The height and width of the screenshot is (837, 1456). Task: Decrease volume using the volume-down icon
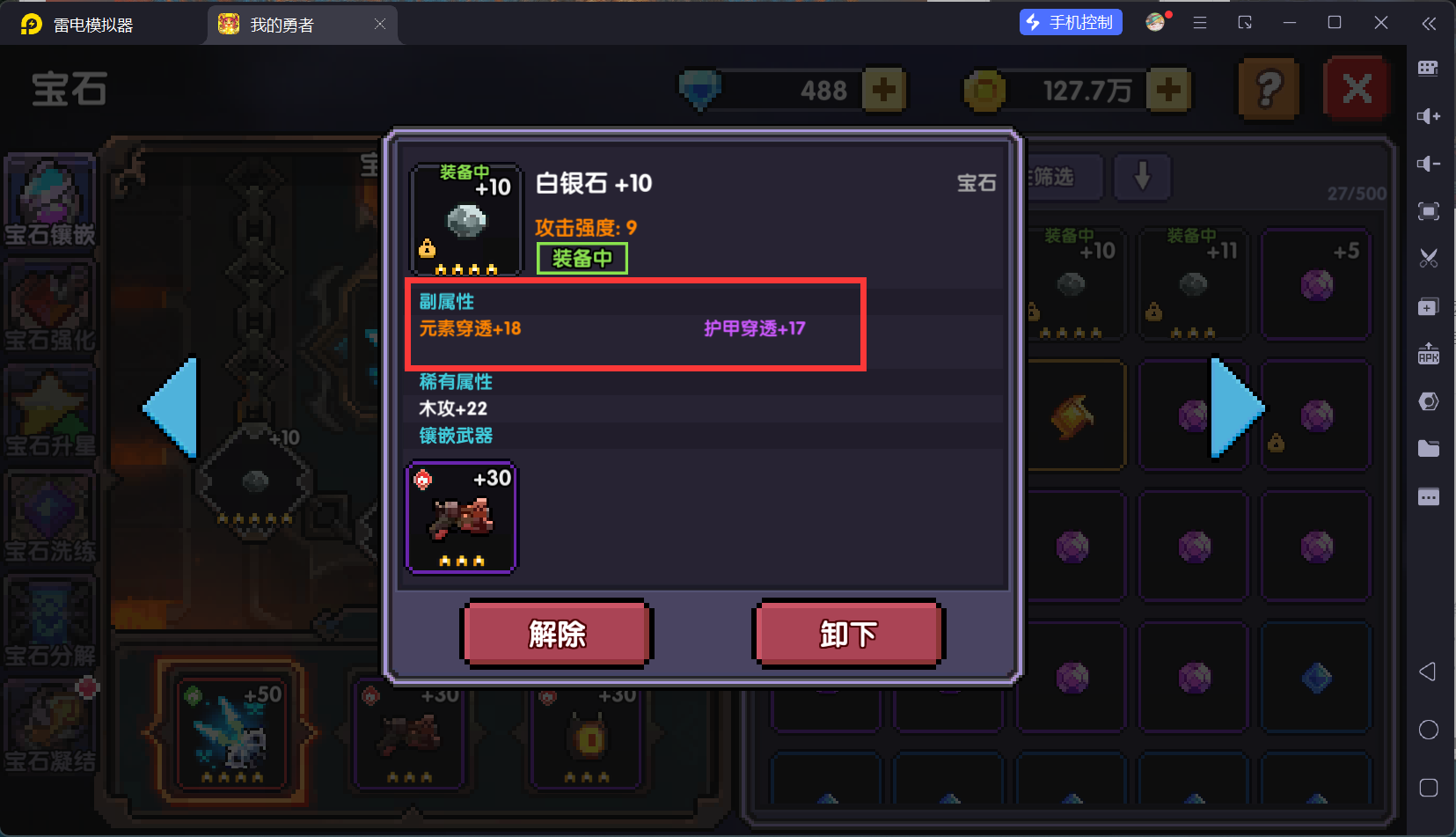coord(1429,164)
